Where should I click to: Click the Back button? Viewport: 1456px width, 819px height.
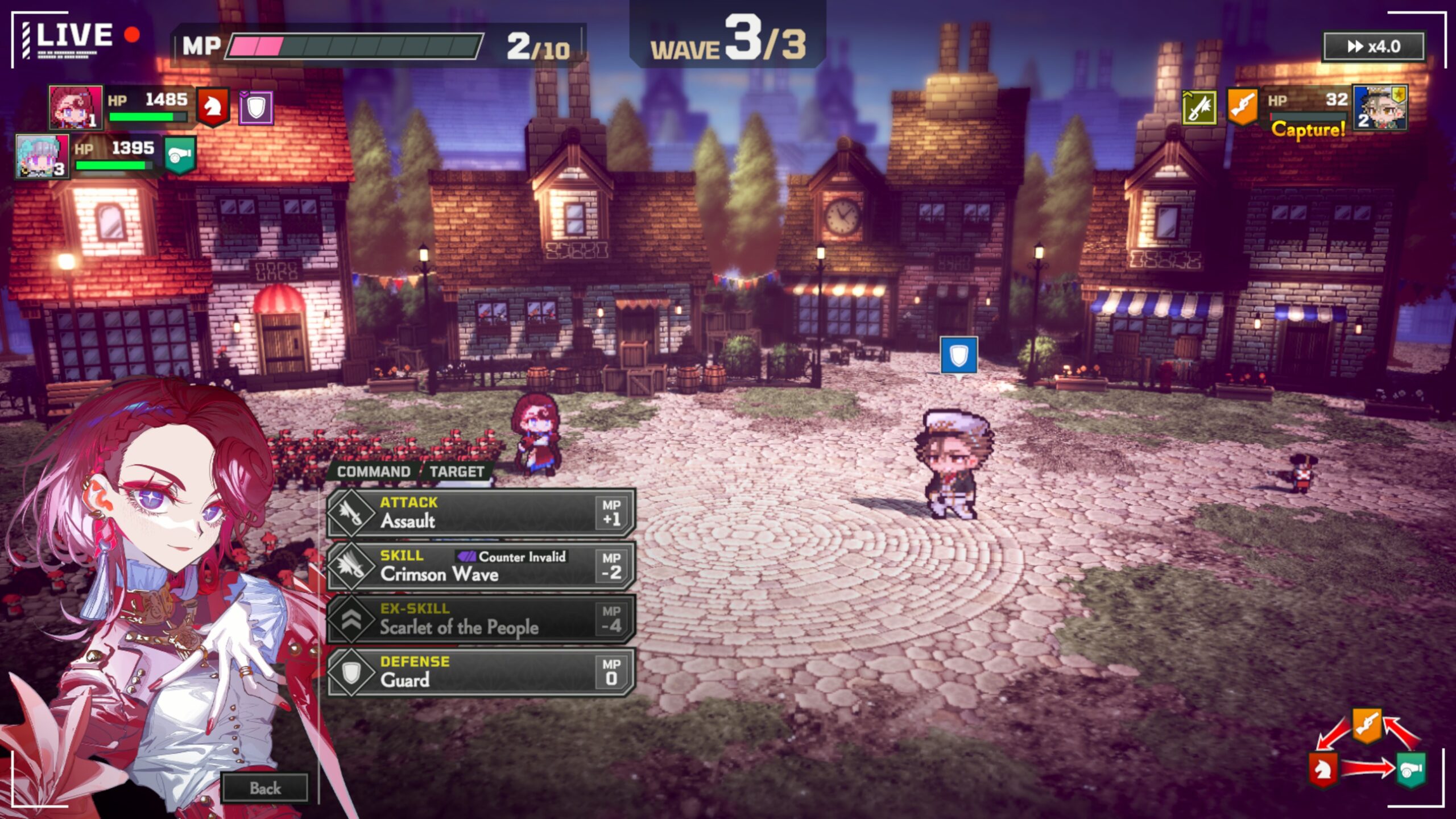(265, 788)
